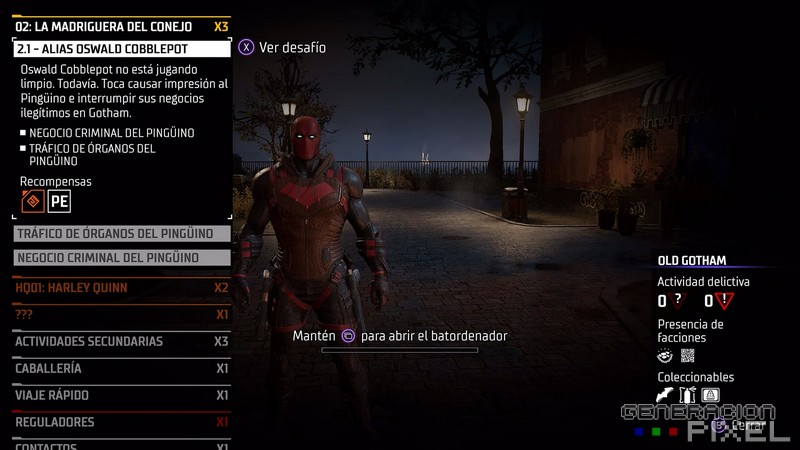This screenshot has width=800, height=450.
Task: Click the orange diamond reward icon
Action: (x=33, y=202)
